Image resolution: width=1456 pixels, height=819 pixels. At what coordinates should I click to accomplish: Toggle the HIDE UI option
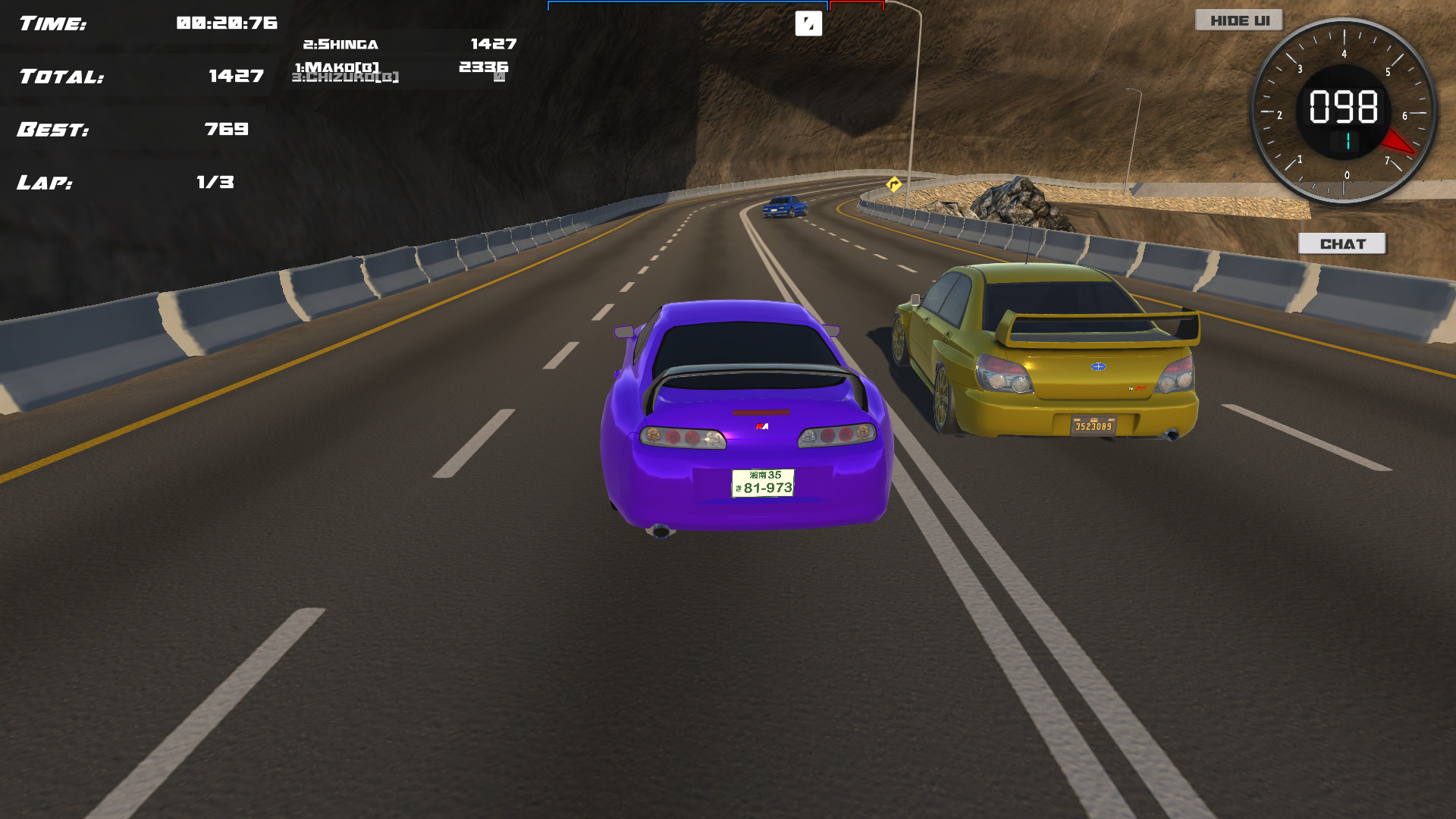coord(1239,20)
